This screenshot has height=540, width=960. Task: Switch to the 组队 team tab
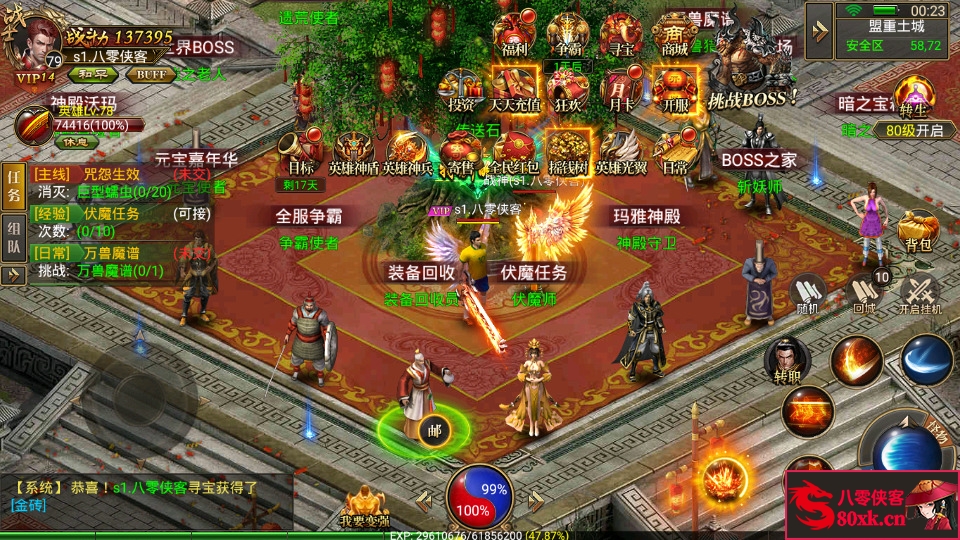pos(14,235)
